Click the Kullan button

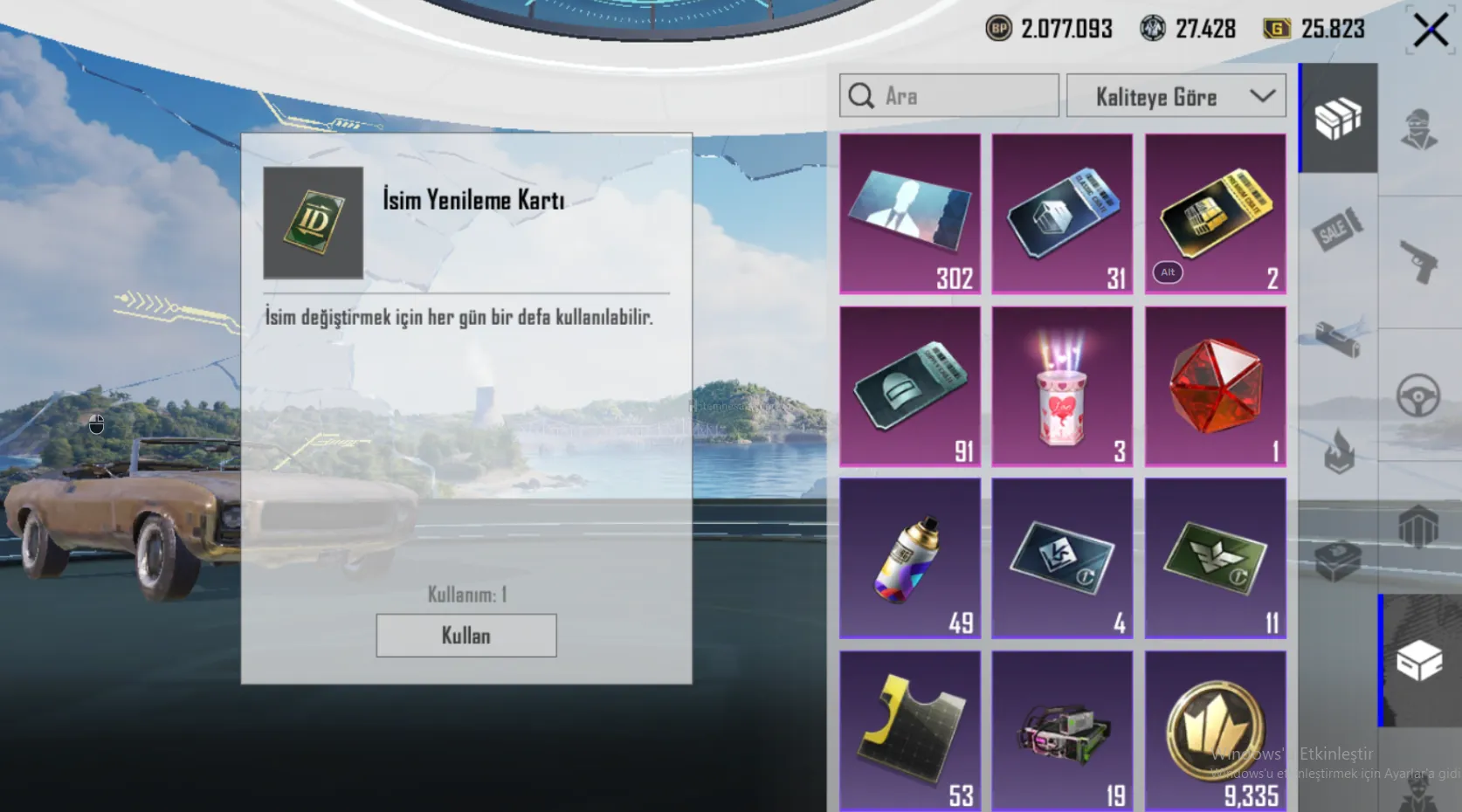465,635
